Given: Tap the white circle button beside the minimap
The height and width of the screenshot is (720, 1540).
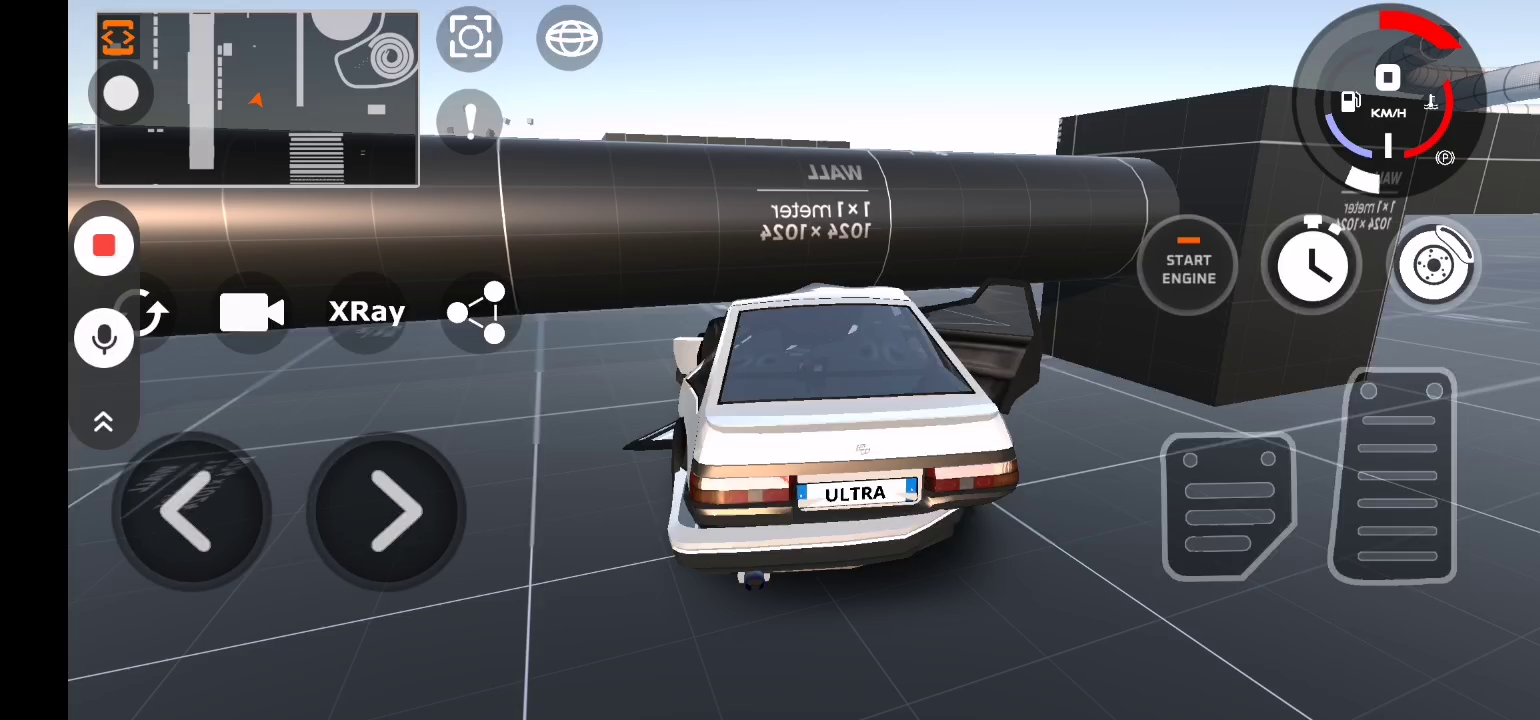Looking at the screenshot, I should click(121, 94).
